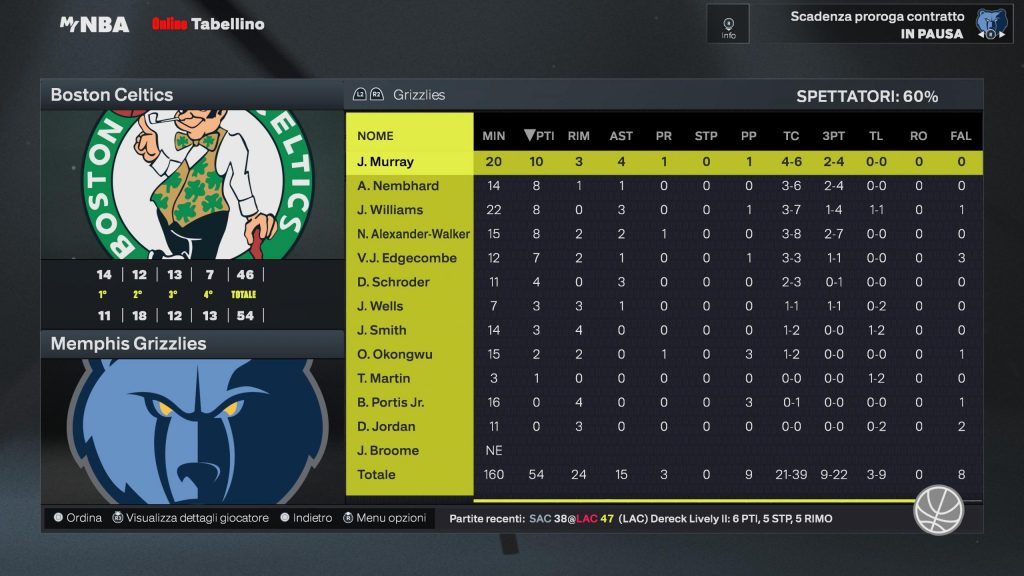The width and height of the screenshot is (1024, 576).
Task: Sort players by the MIN column header
Action: coord(494,136)
